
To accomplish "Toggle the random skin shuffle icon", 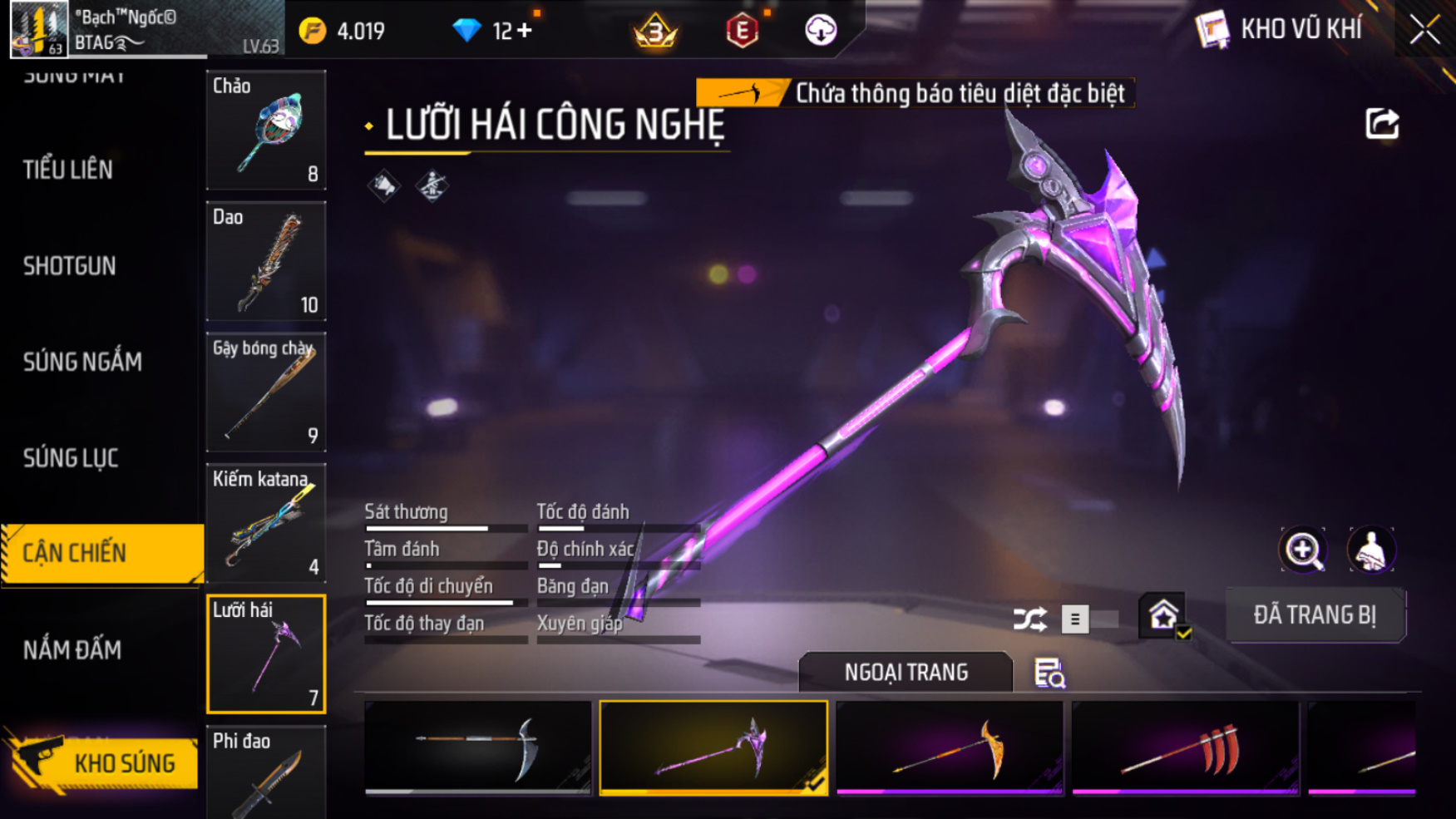I will click(1029, 619).
